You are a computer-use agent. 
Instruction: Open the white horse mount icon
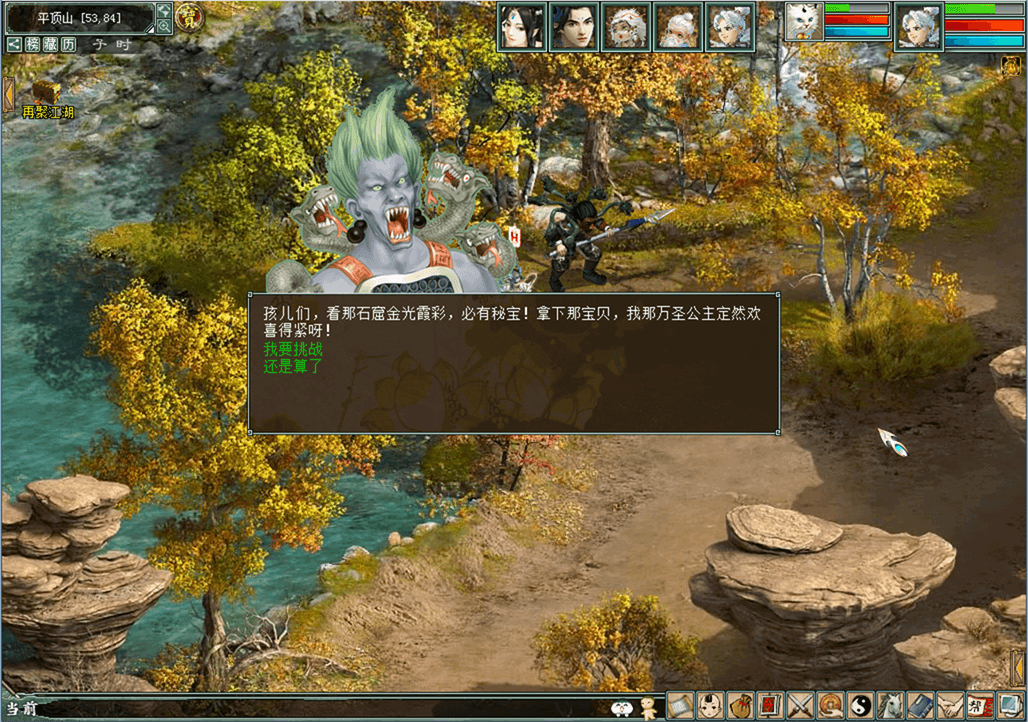click(891, 706)
